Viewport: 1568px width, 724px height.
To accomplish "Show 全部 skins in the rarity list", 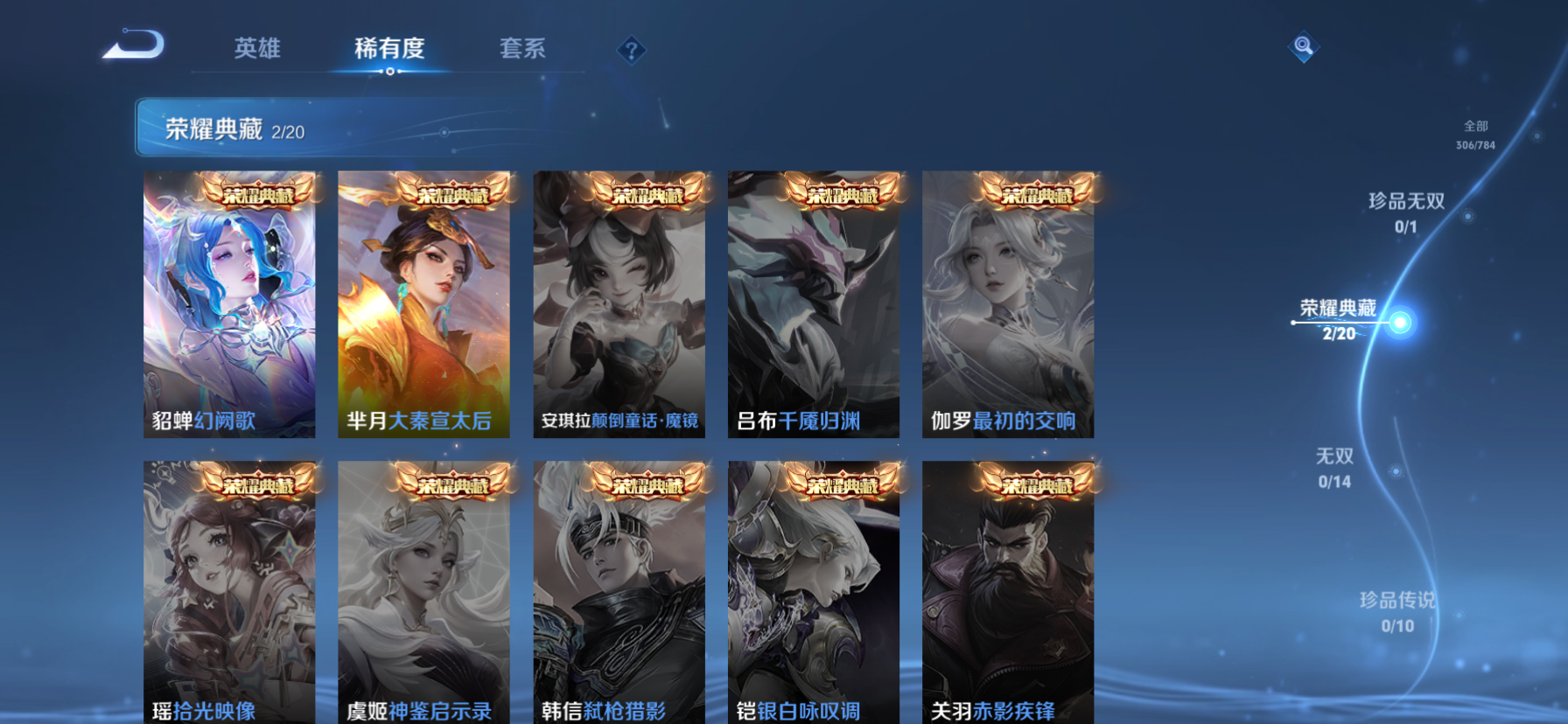I will tap(1475, 135).
